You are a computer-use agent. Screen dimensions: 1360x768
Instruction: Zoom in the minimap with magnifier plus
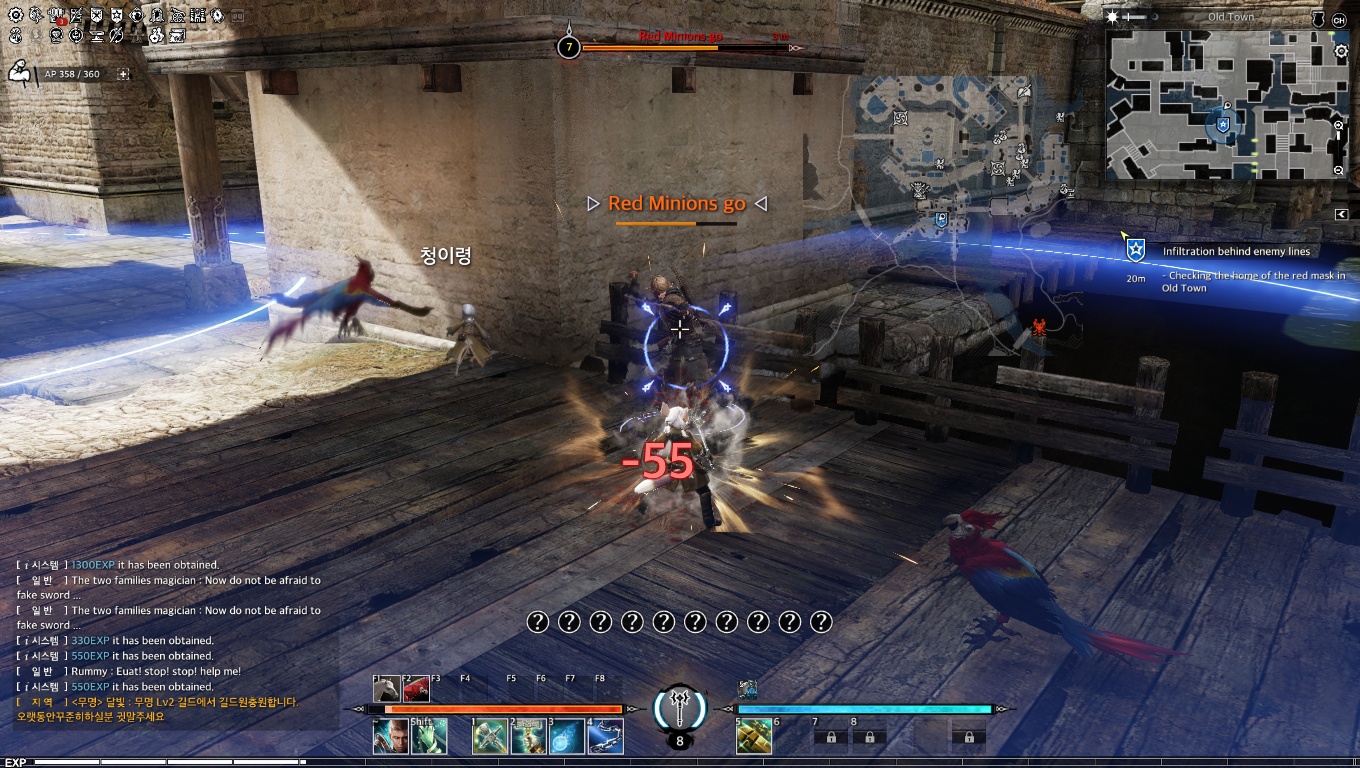pyautogui.click(x=1340, y=125)
